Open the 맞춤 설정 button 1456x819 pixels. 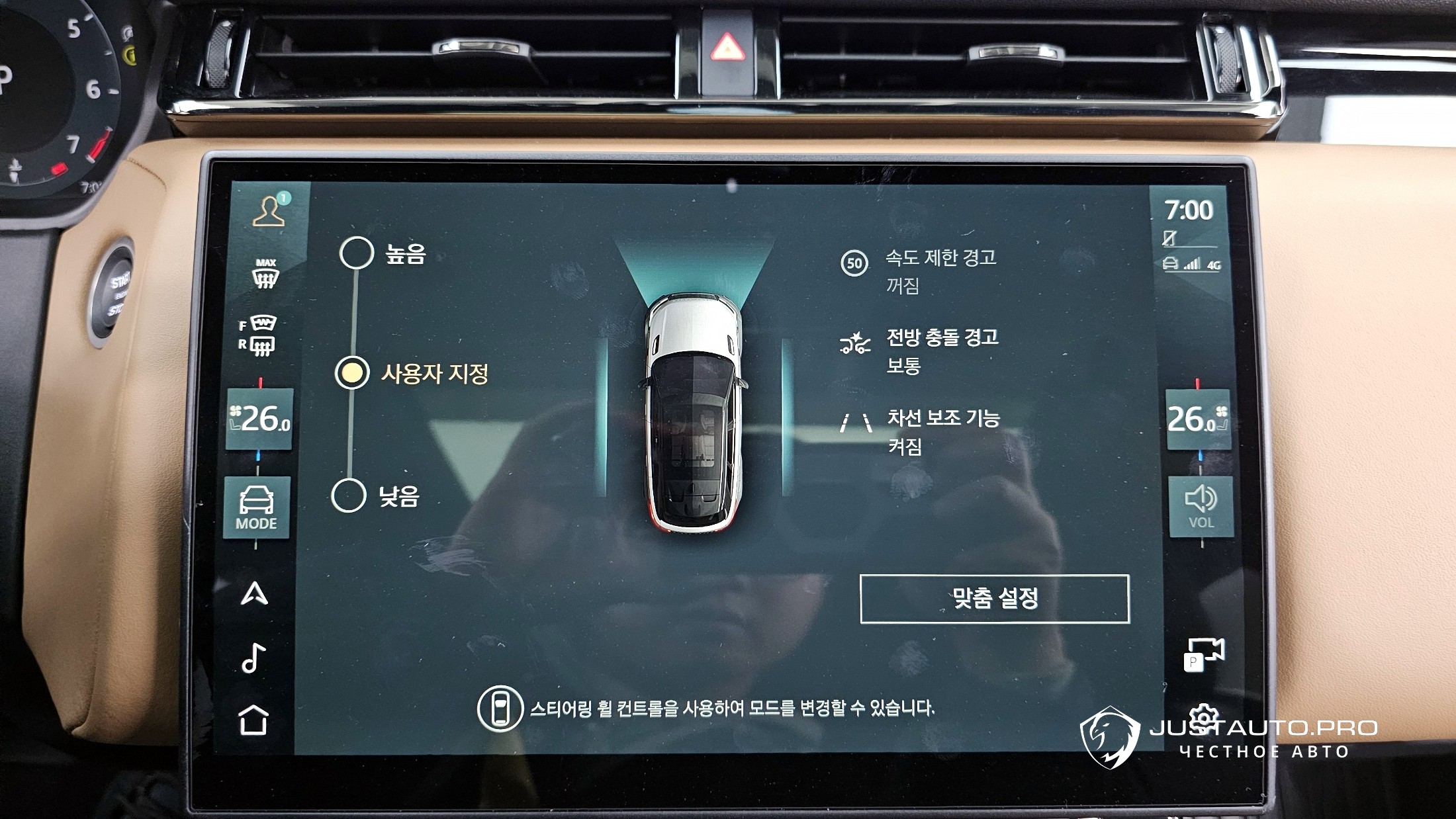[x=994, y=599]
